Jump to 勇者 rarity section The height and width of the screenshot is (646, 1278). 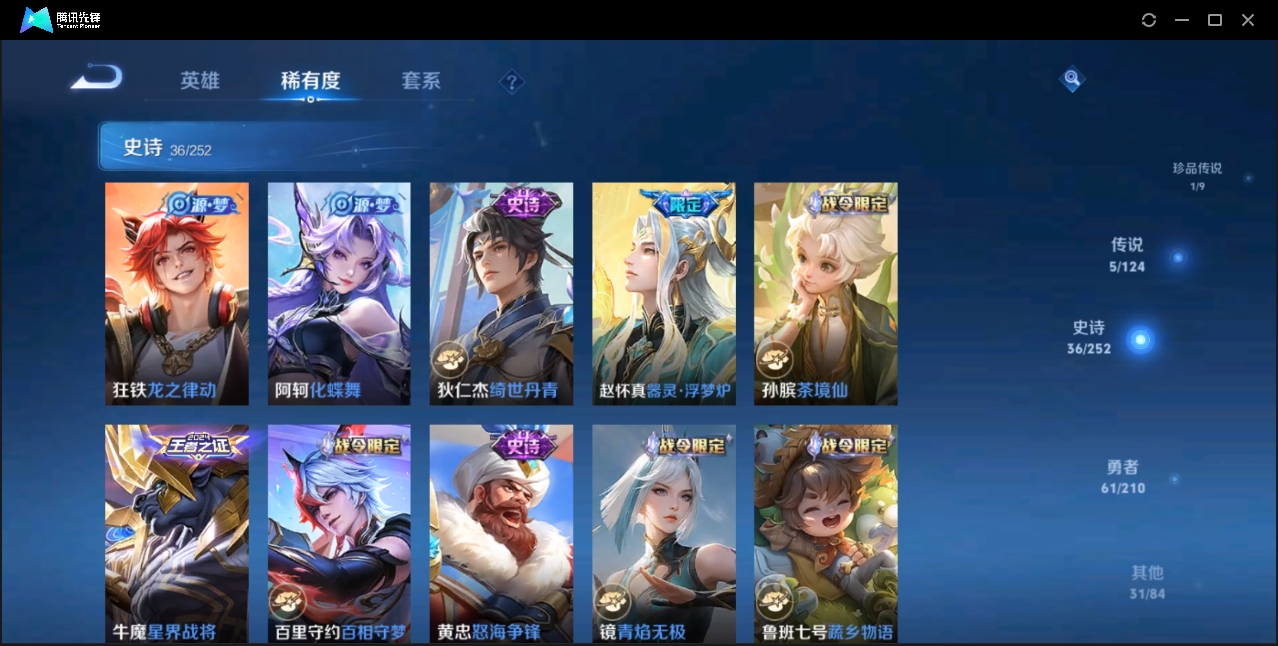pyautogui.click(x=1124, y=477)
